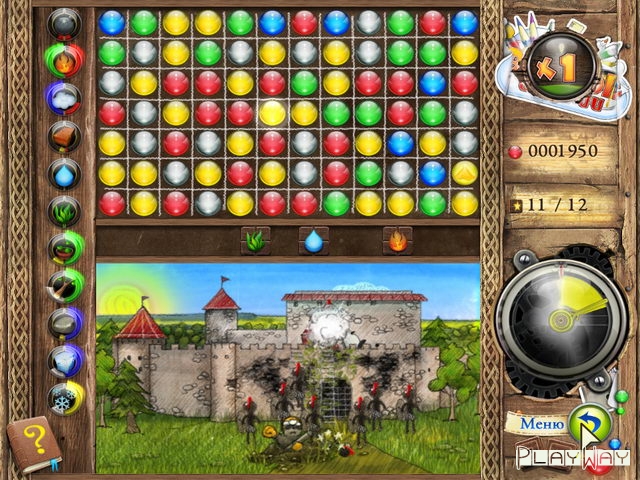Select the water drop spell orb

click(x=64, y=173)
